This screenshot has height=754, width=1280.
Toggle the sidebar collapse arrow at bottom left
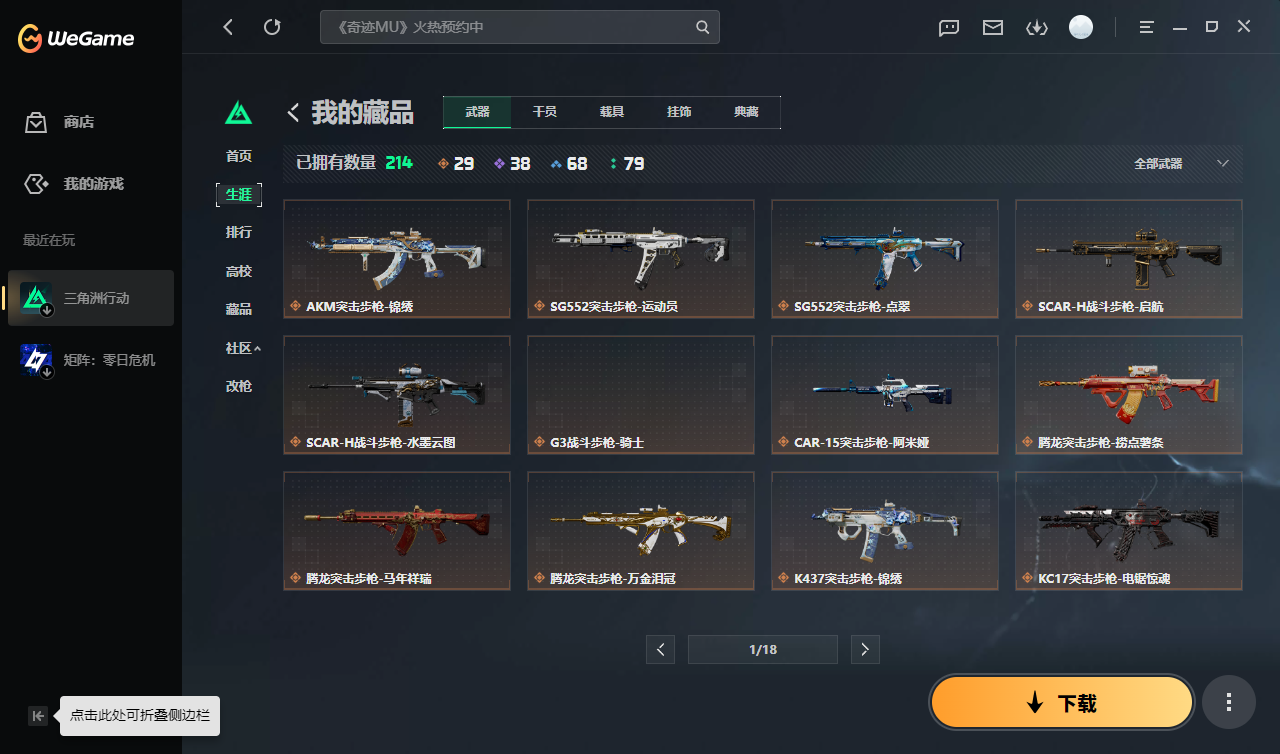[x=37, y=716]
